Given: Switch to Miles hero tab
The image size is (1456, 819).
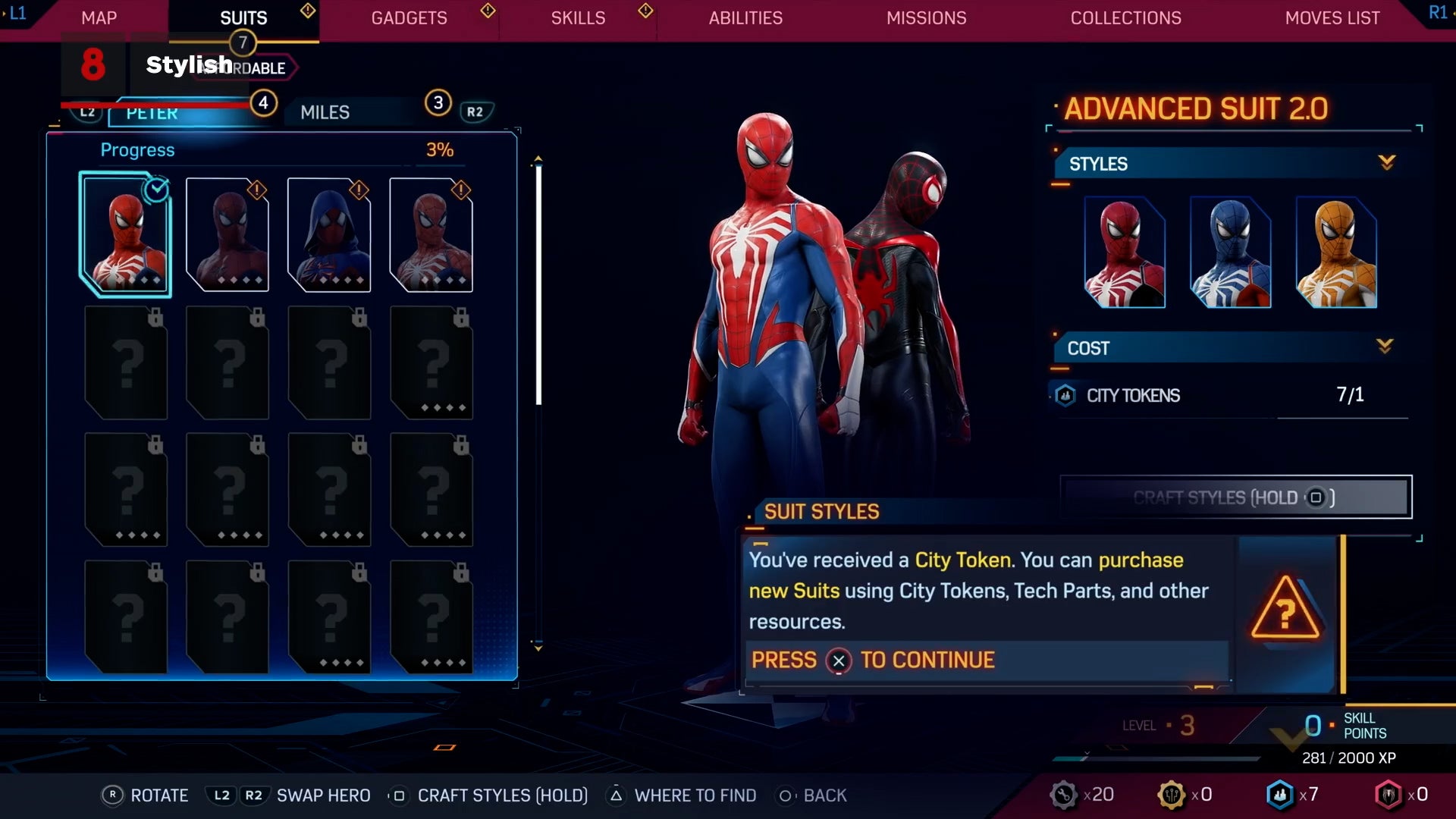Looking at the screenshot, I should tap(325, 112).
